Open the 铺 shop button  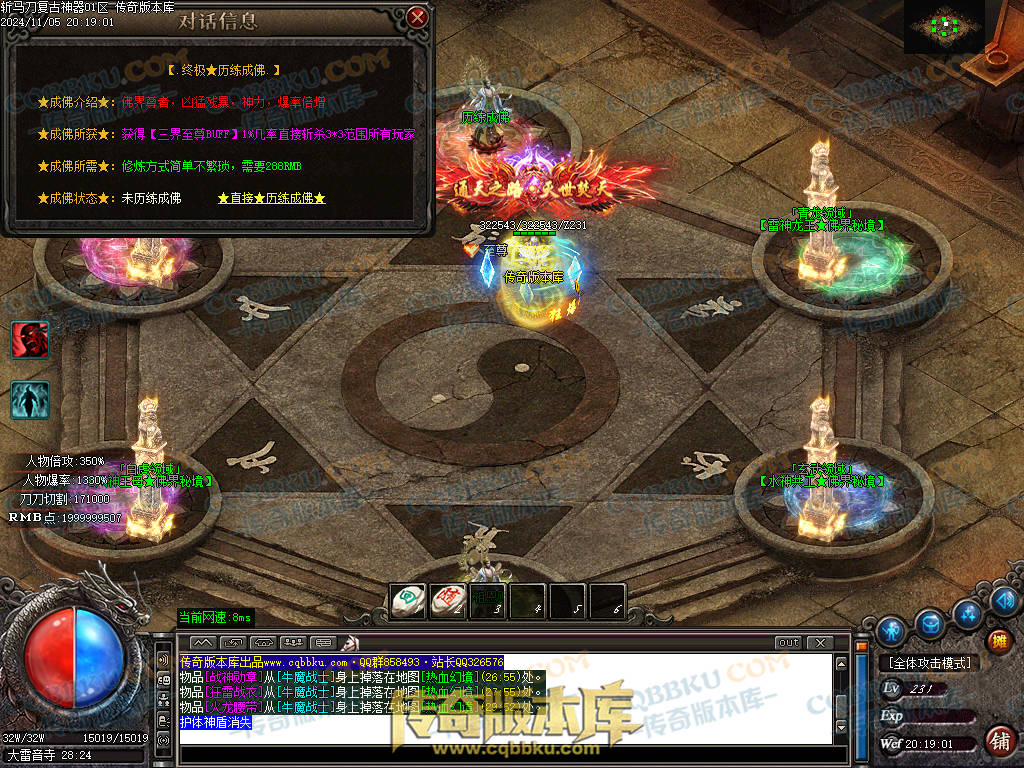[998, 741]
